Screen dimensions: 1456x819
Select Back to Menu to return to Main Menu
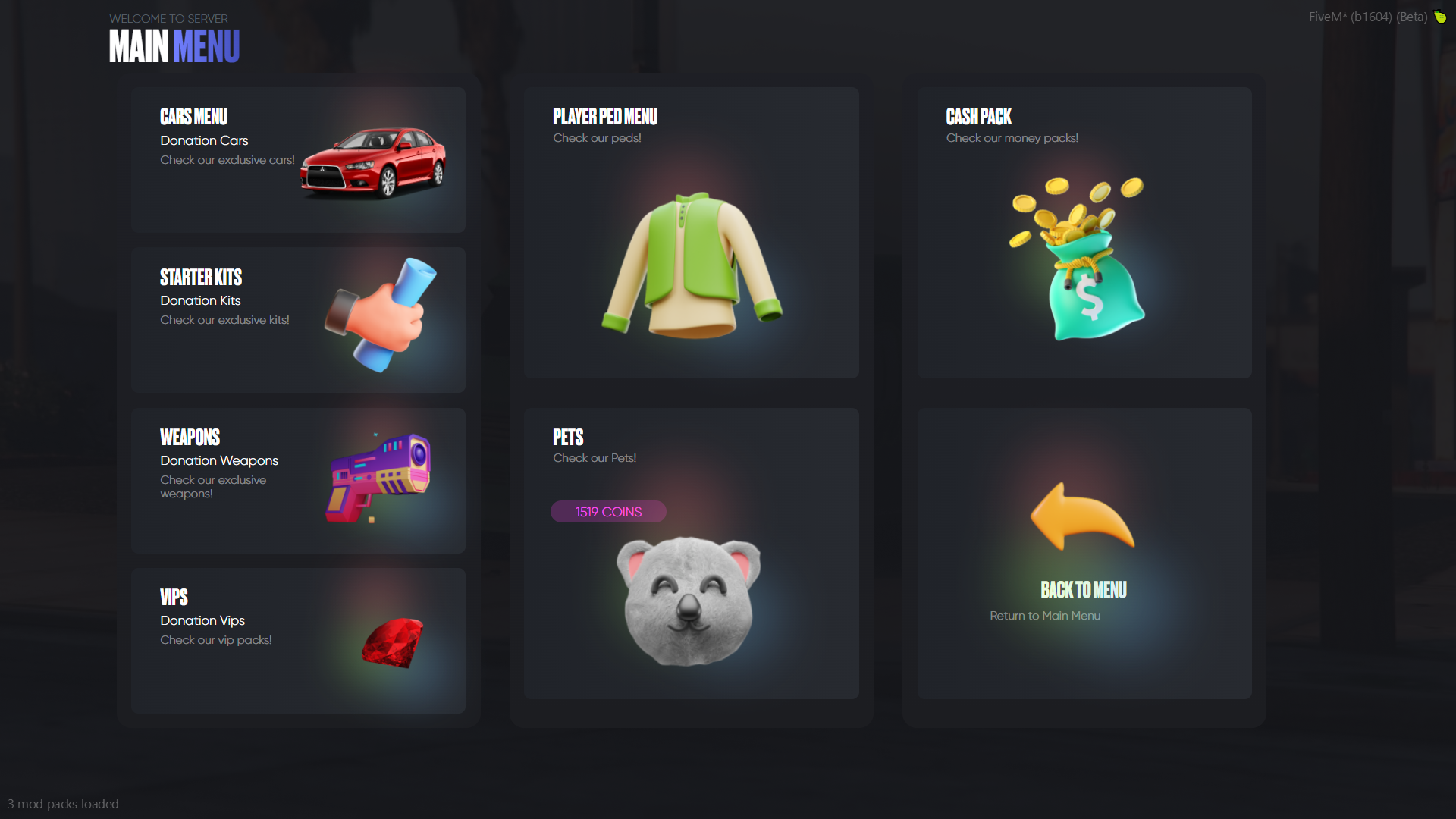pos(1084,590)
